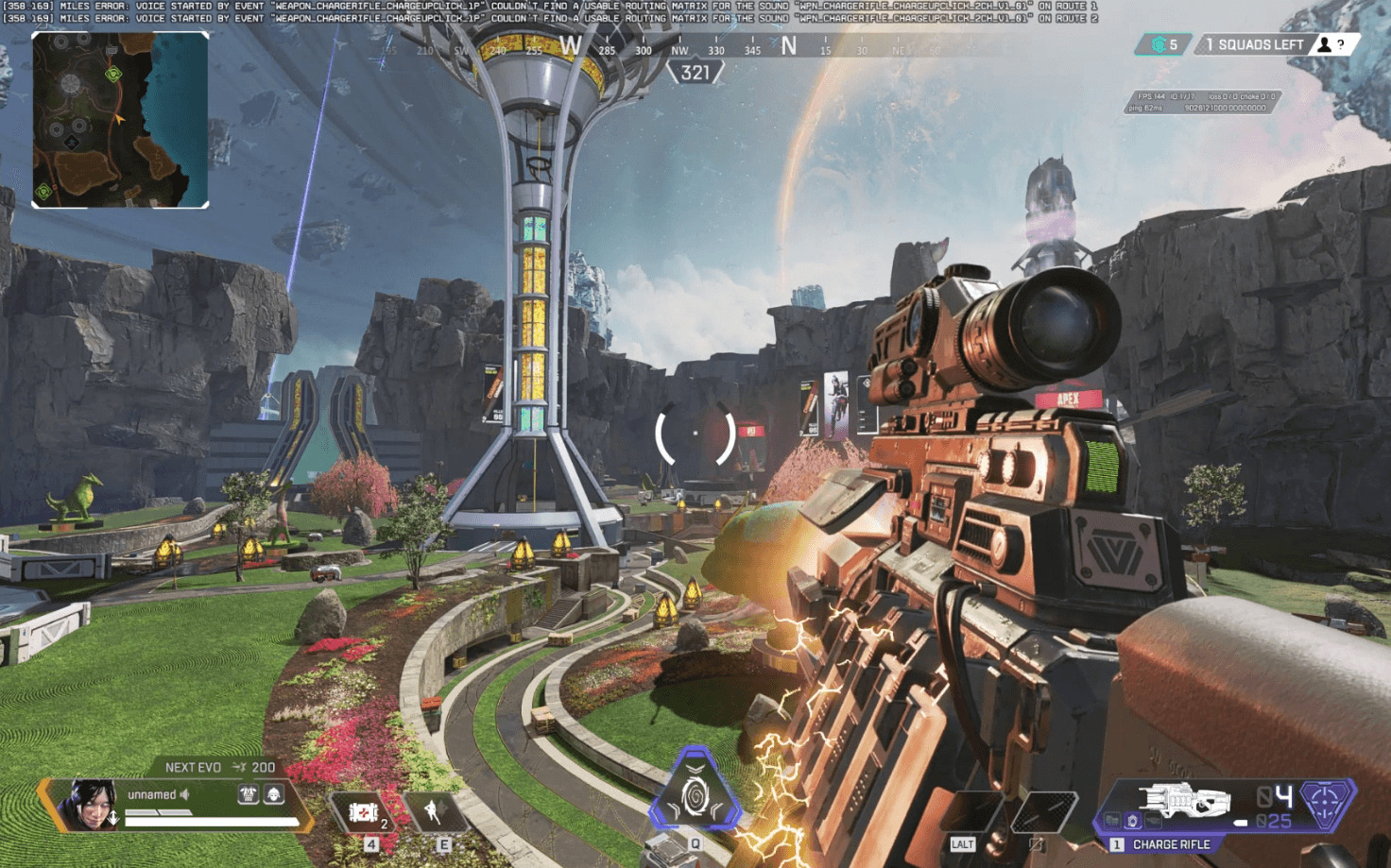1391x868 pixels.
Task: Select the highlighted attachment on the Charge Rifle
Action: tap(1132, 821)
